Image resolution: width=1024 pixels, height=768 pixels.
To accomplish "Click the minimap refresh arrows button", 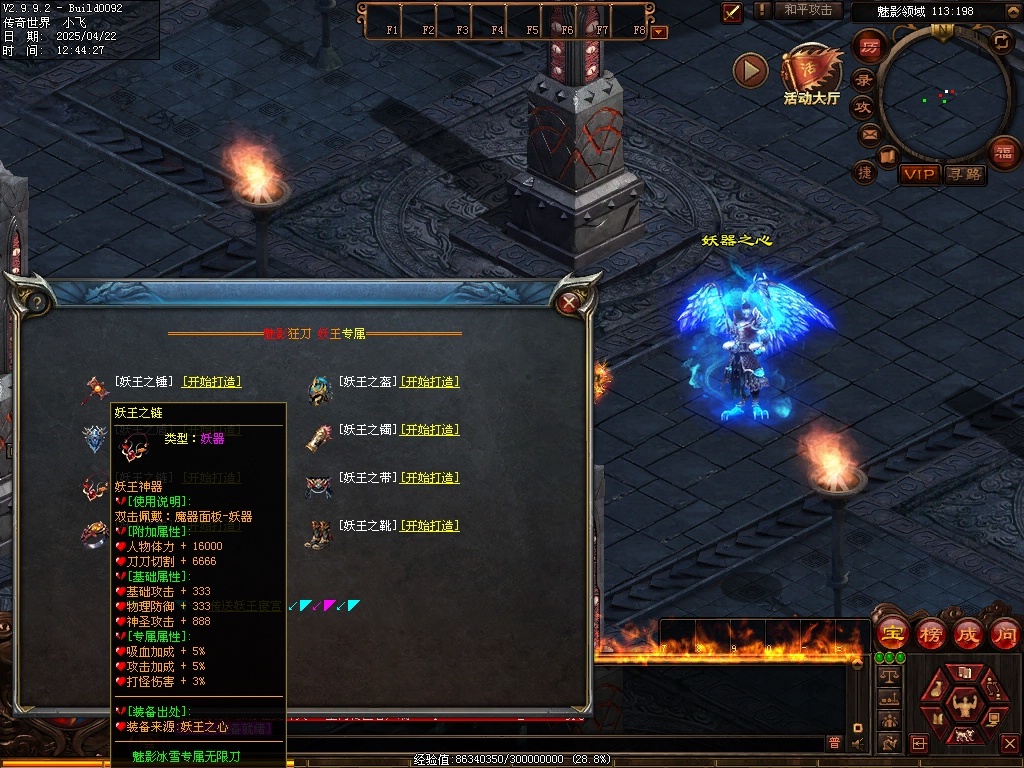I will (1001, 42).
